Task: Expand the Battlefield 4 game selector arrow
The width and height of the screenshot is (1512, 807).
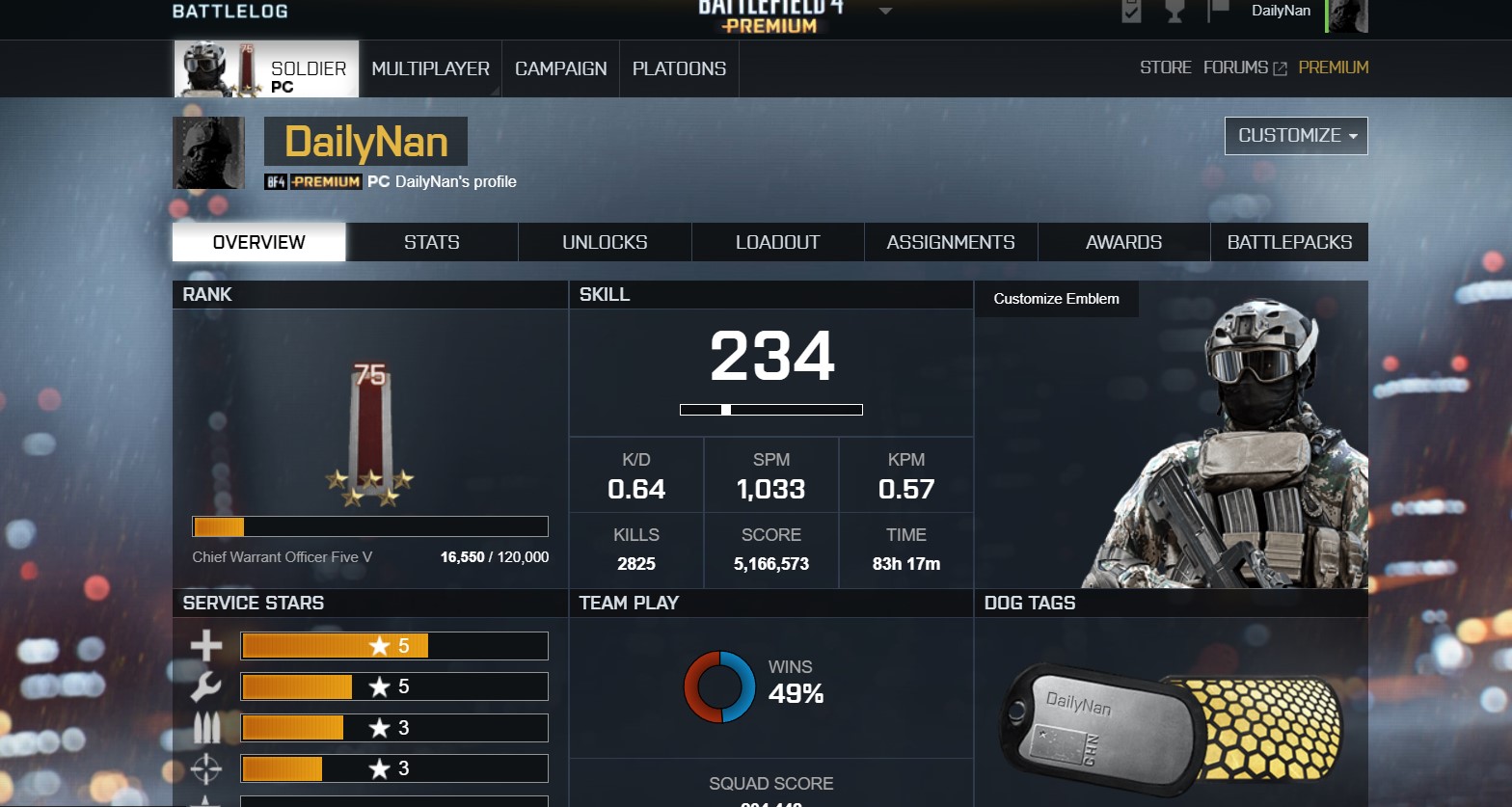Action: click(885, 12)
